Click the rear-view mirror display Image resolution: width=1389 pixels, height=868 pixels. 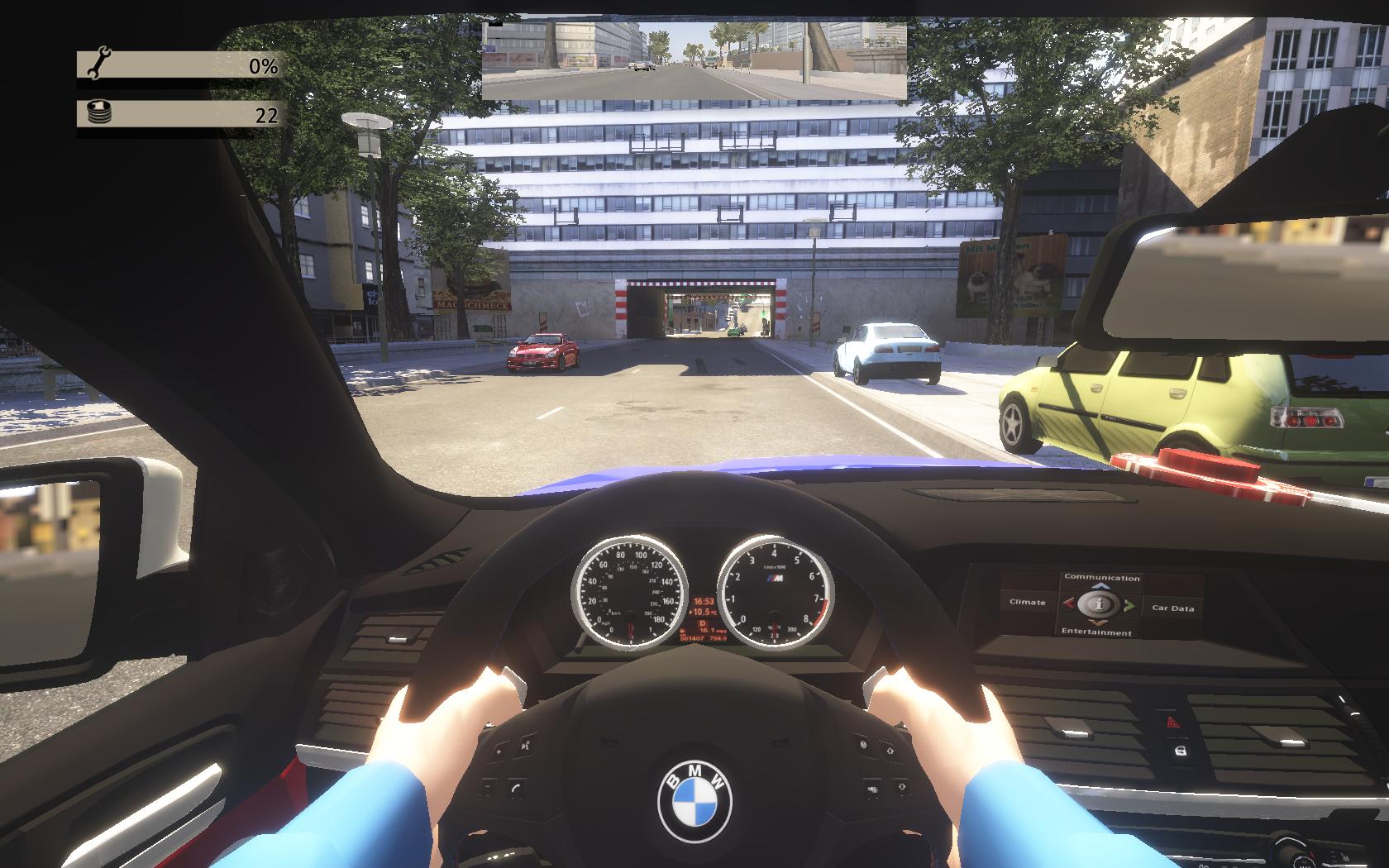click(694, 61)
